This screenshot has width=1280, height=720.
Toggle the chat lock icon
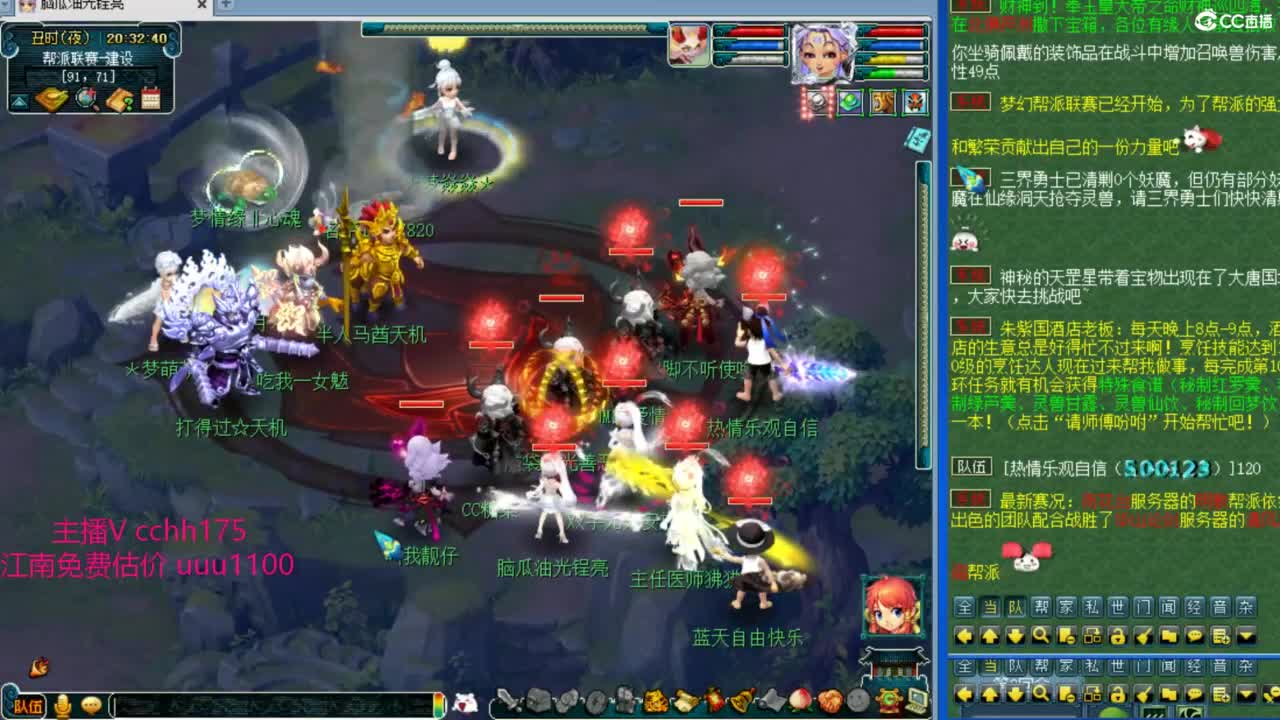[x=1119, y=636]
